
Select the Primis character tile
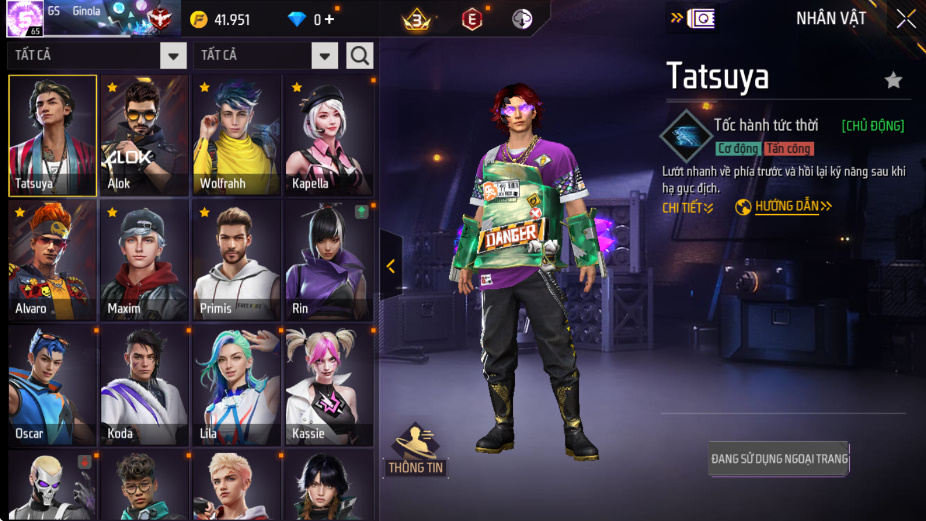pos(236,260)
